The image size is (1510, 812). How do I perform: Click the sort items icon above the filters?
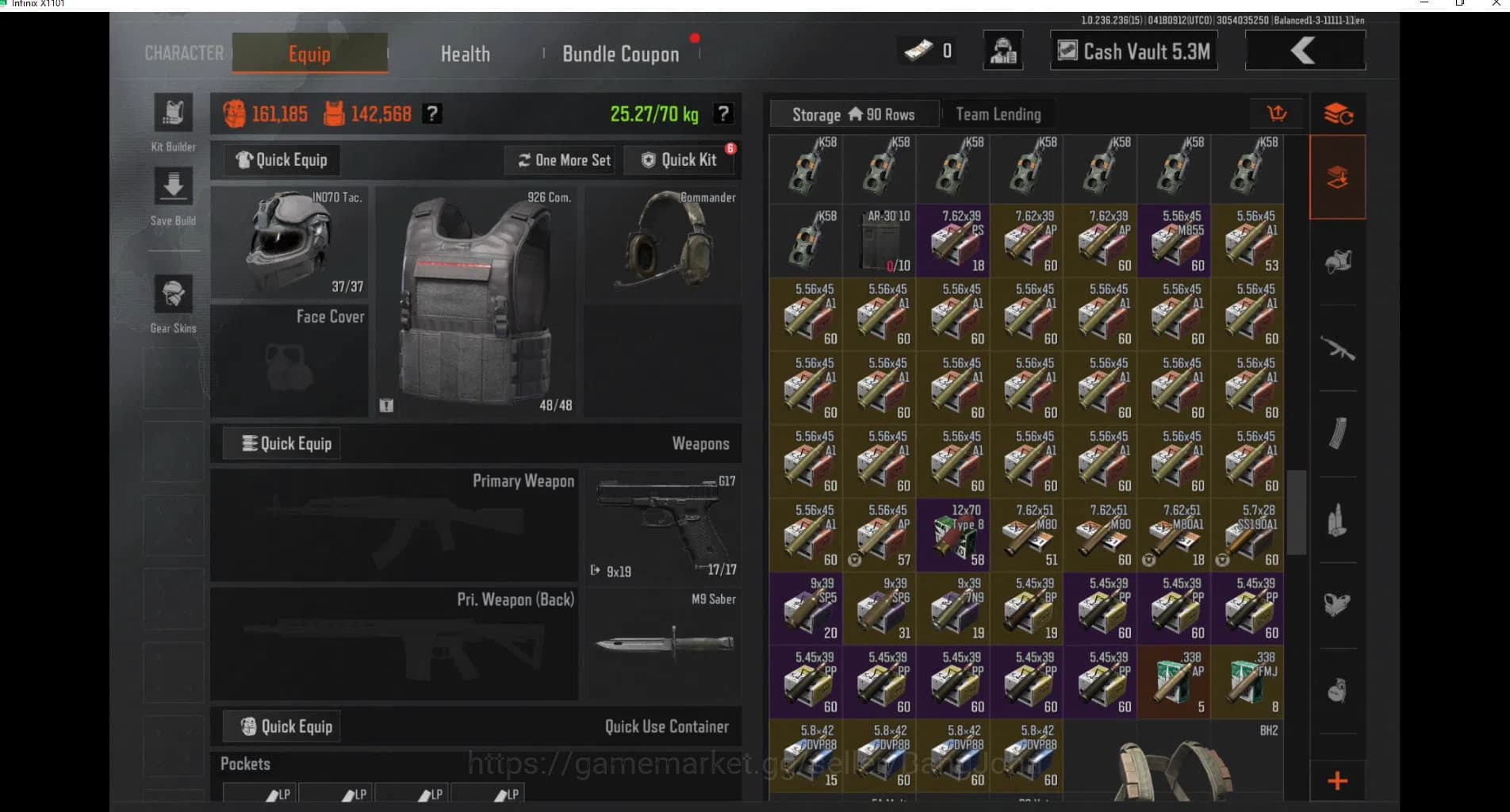(x=1337, y=113)
